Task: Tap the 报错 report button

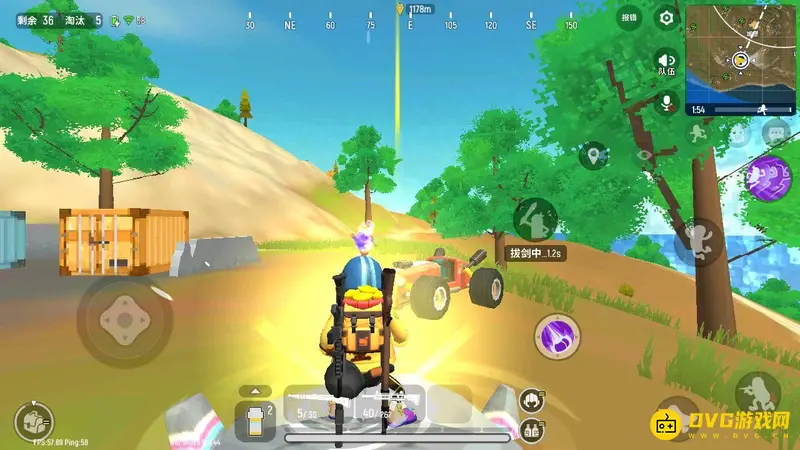Action: [x=628, y=17]
